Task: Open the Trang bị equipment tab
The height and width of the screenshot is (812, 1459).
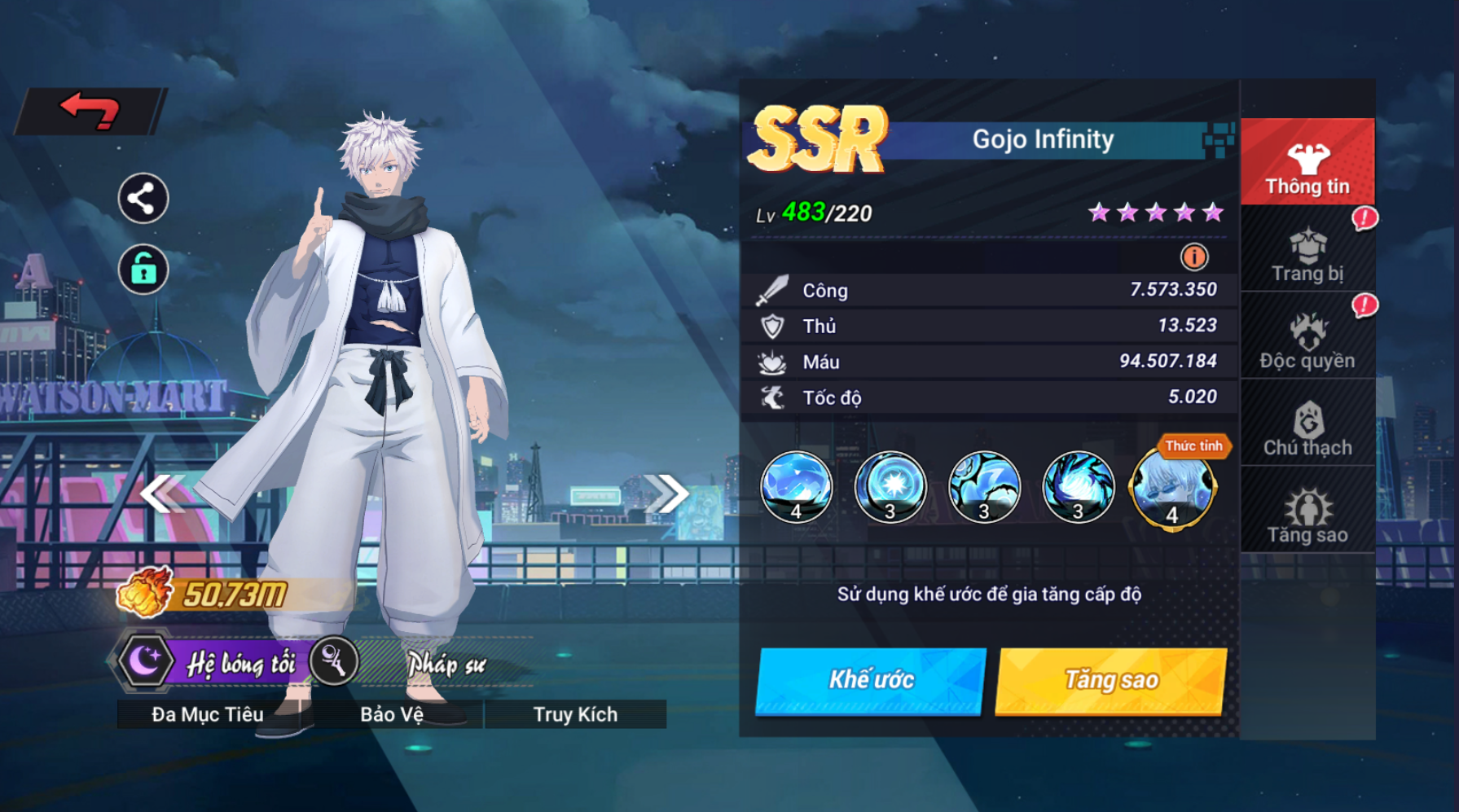Action: pyautogui.click(x=1307, y=256)
